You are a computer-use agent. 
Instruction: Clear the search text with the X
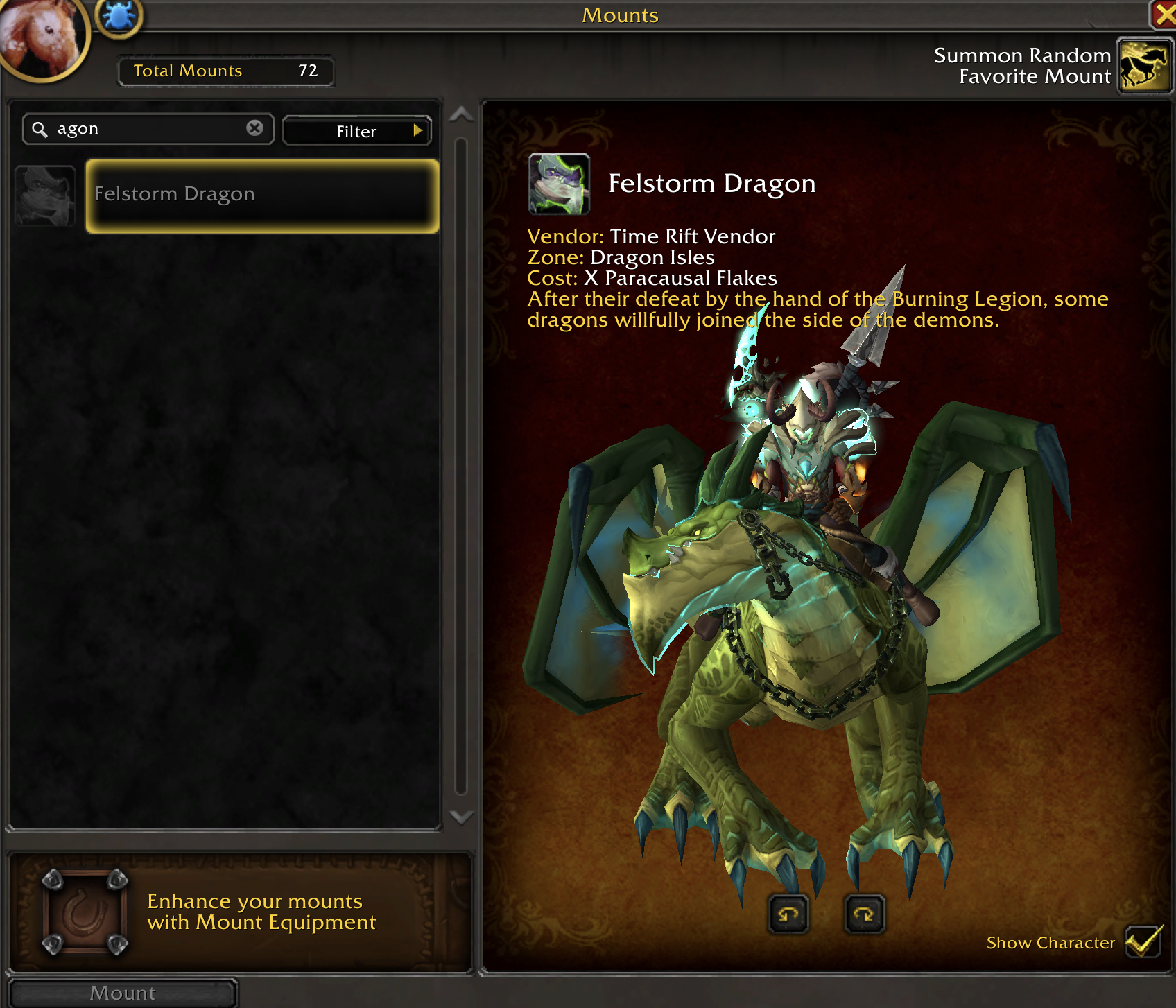254,128
